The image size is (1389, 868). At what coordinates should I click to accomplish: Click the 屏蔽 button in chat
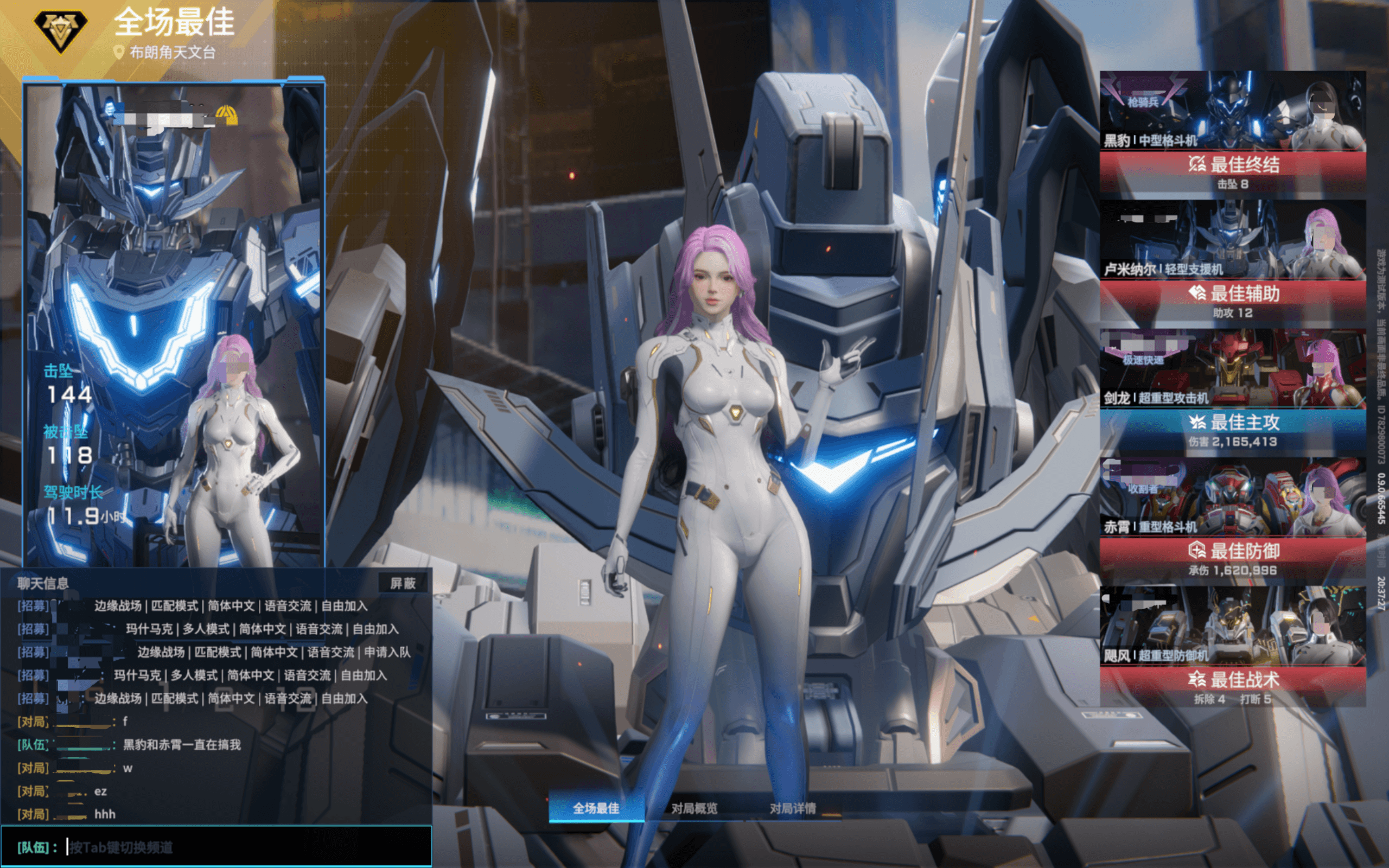tap(403, 583)
